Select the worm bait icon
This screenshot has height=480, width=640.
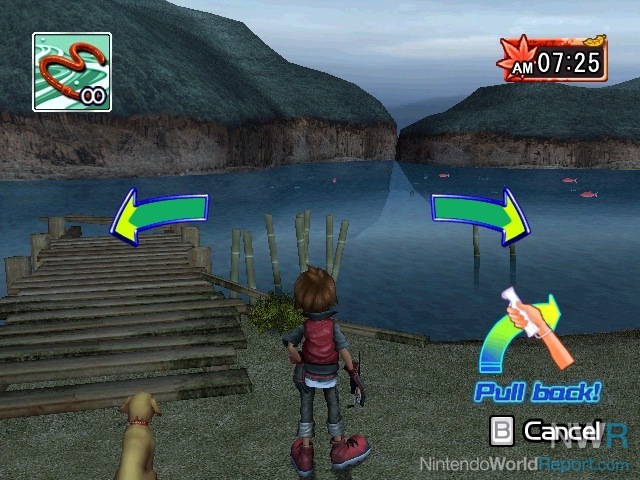coord(71,71)
